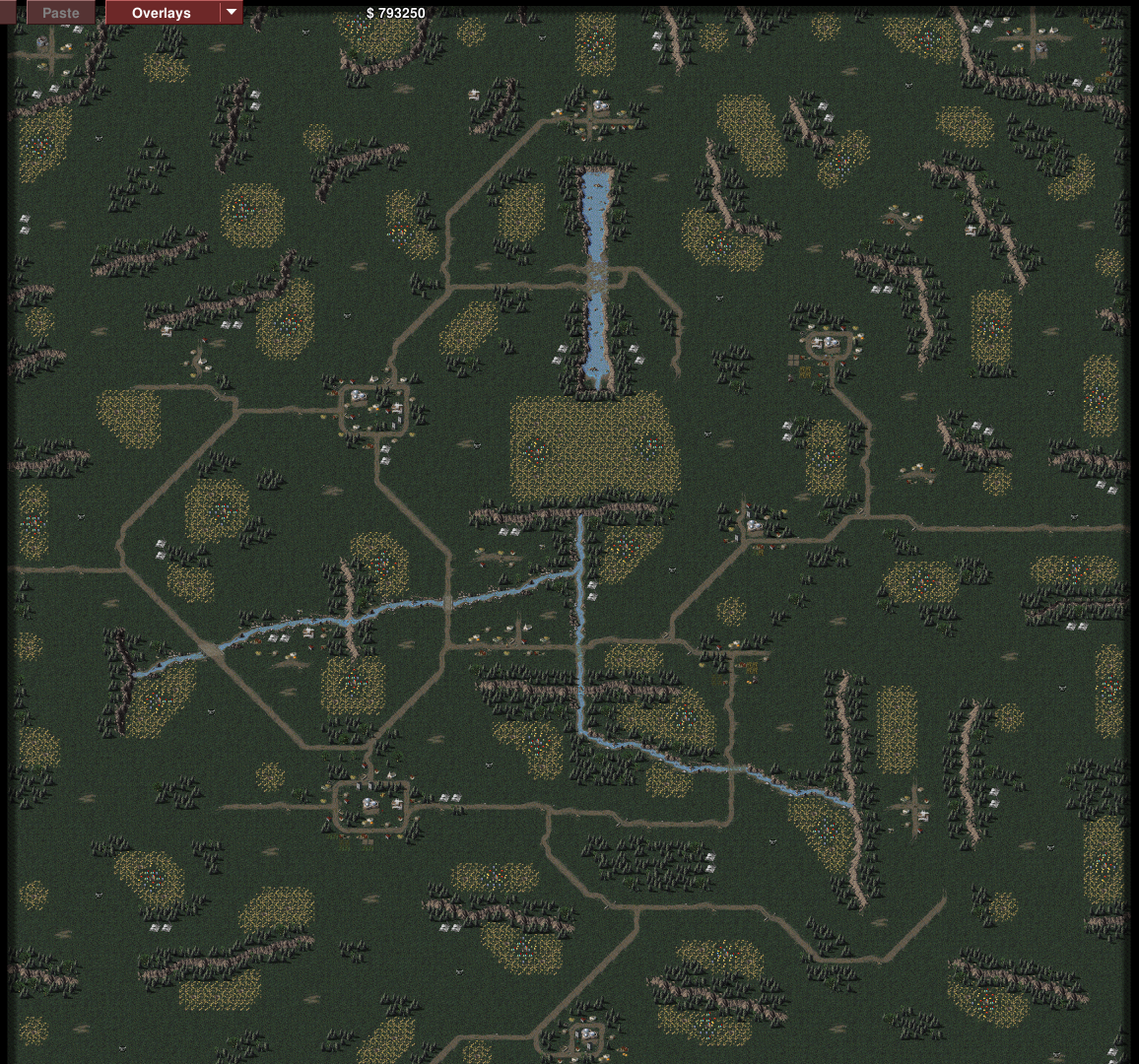1139x1064 pixels.
Task: Click the greyed-out Paste button
Action: [x=61, y=13]
